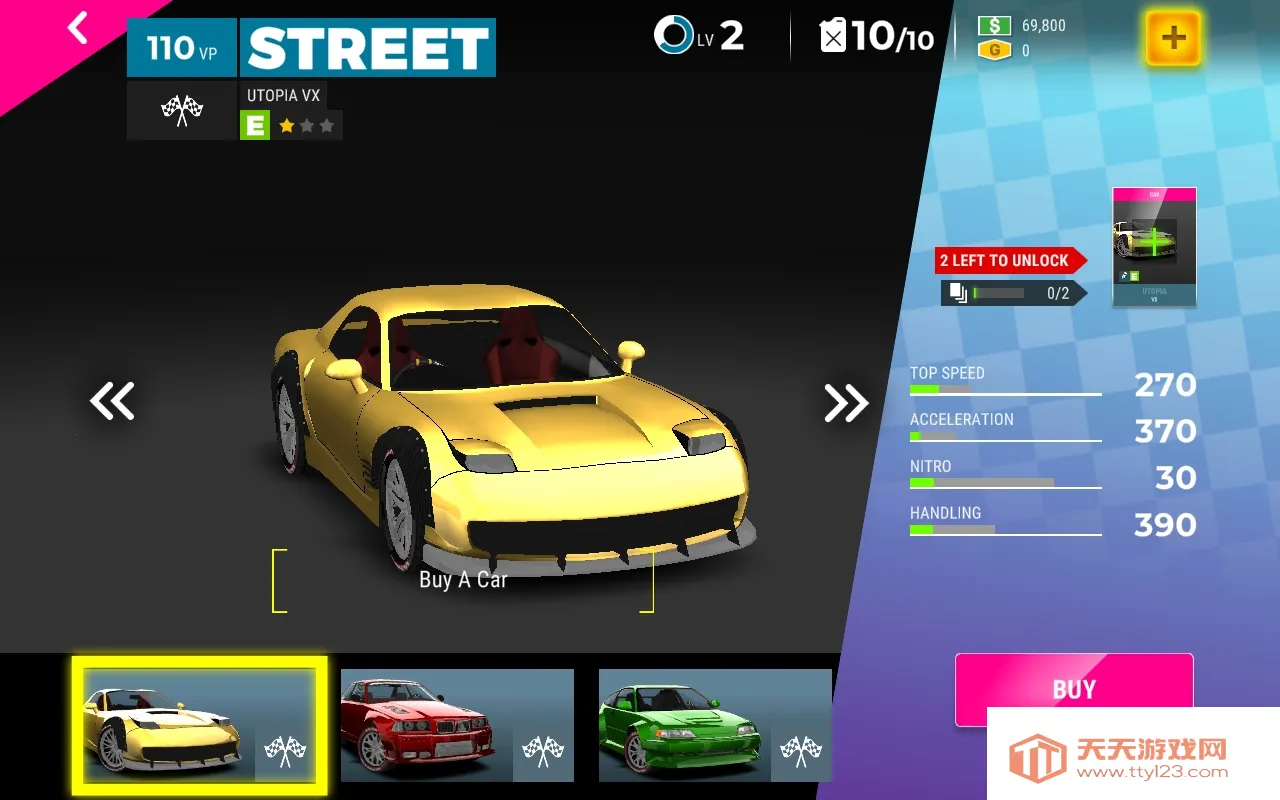This screenshot has height=800, width=1280.
Task: Browse next car with right double-arrow
Action: click(846, 401)
